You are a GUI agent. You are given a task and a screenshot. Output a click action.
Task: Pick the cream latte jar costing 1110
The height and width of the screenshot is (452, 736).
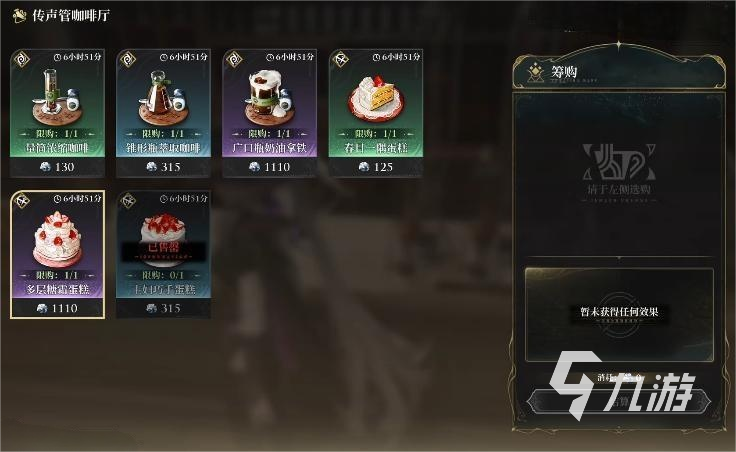coord(269,112)
